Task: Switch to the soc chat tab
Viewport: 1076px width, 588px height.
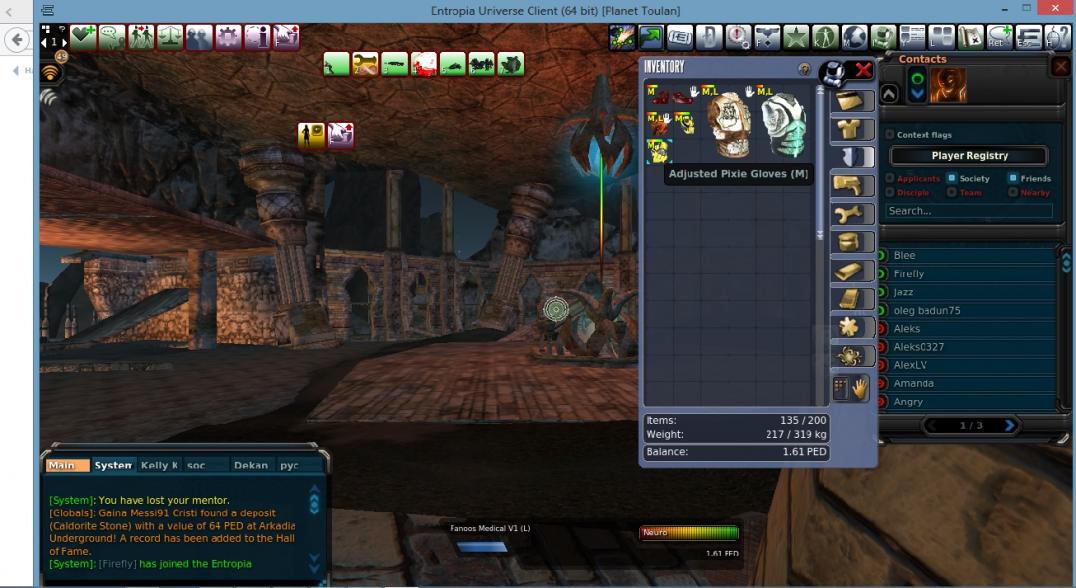Action: click(x=196, y=465)
